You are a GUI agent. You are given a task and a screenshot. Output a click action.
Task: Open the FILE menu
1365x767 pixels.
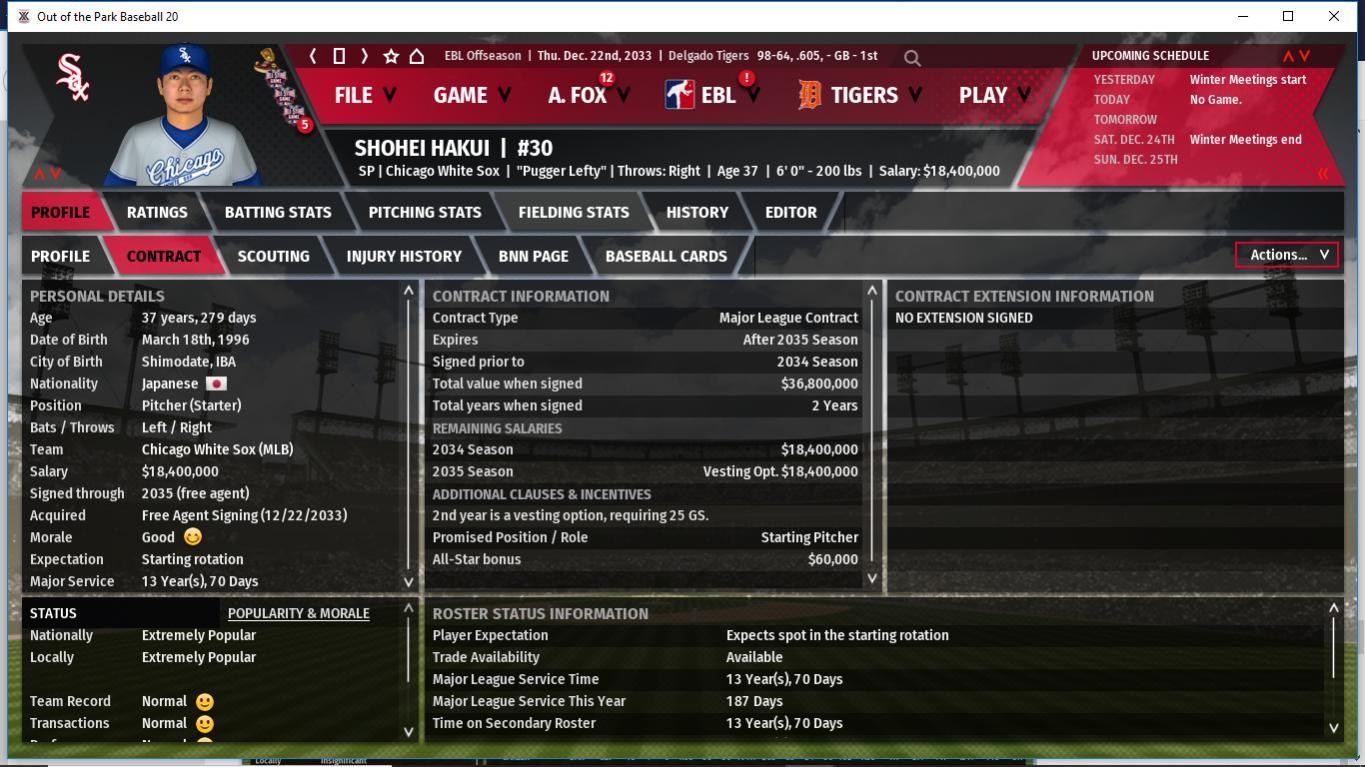[364, 95]
